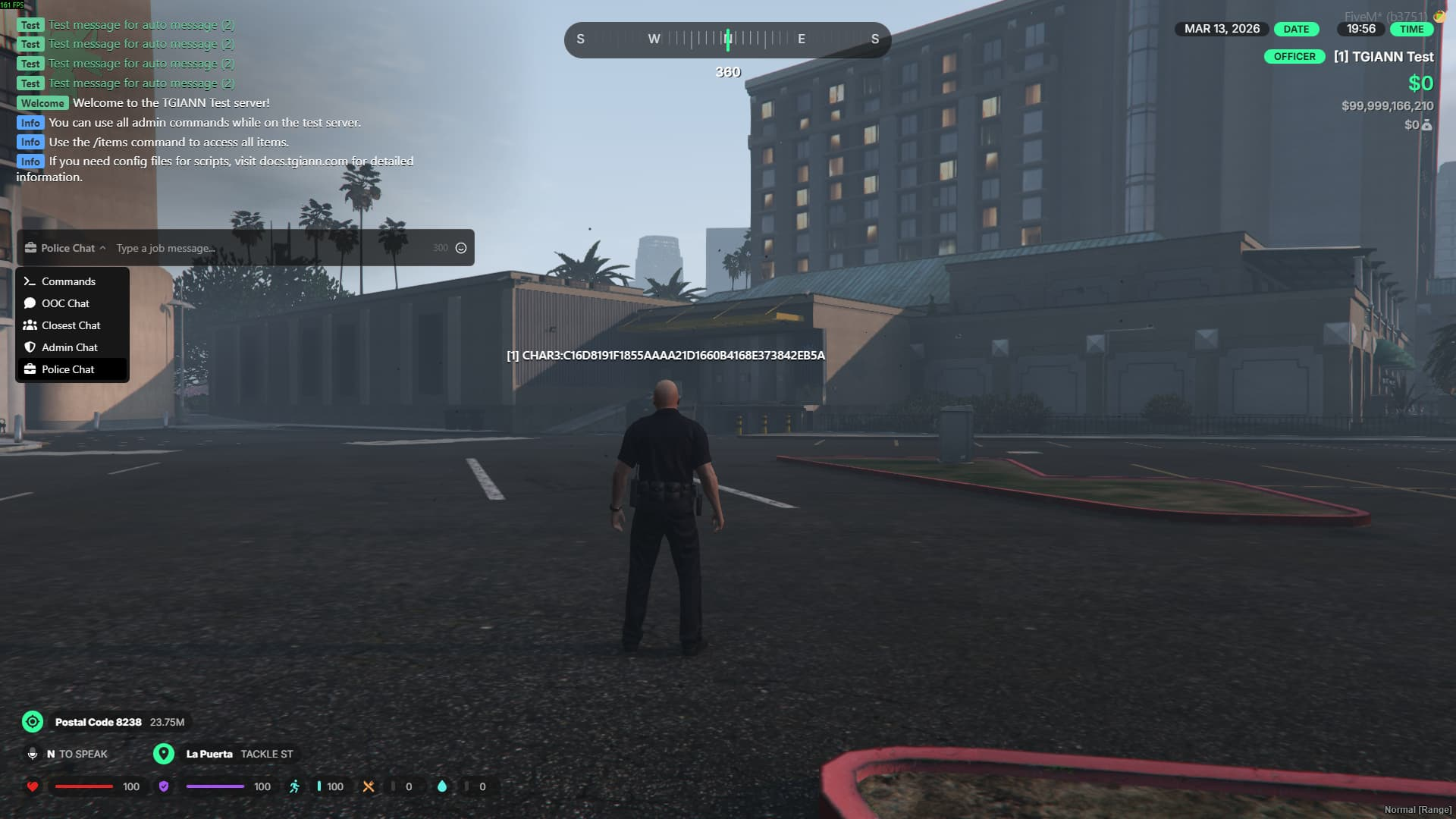The image size is (1456, 819).
Task: Click the Closest Chat people icon
Action: point(30,325)
